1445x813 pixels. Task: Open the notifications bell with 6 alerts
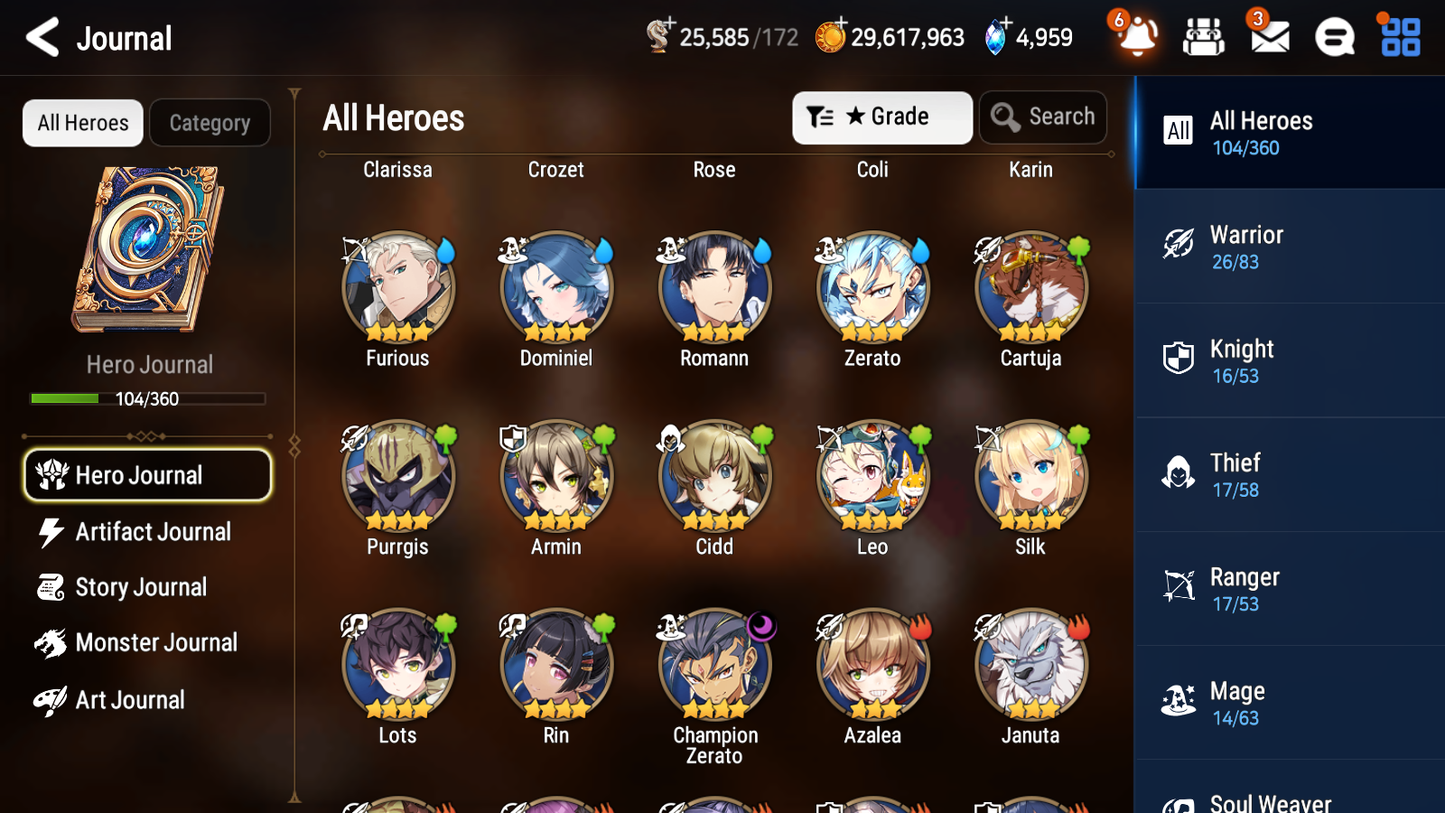[x=1133, y=38]
